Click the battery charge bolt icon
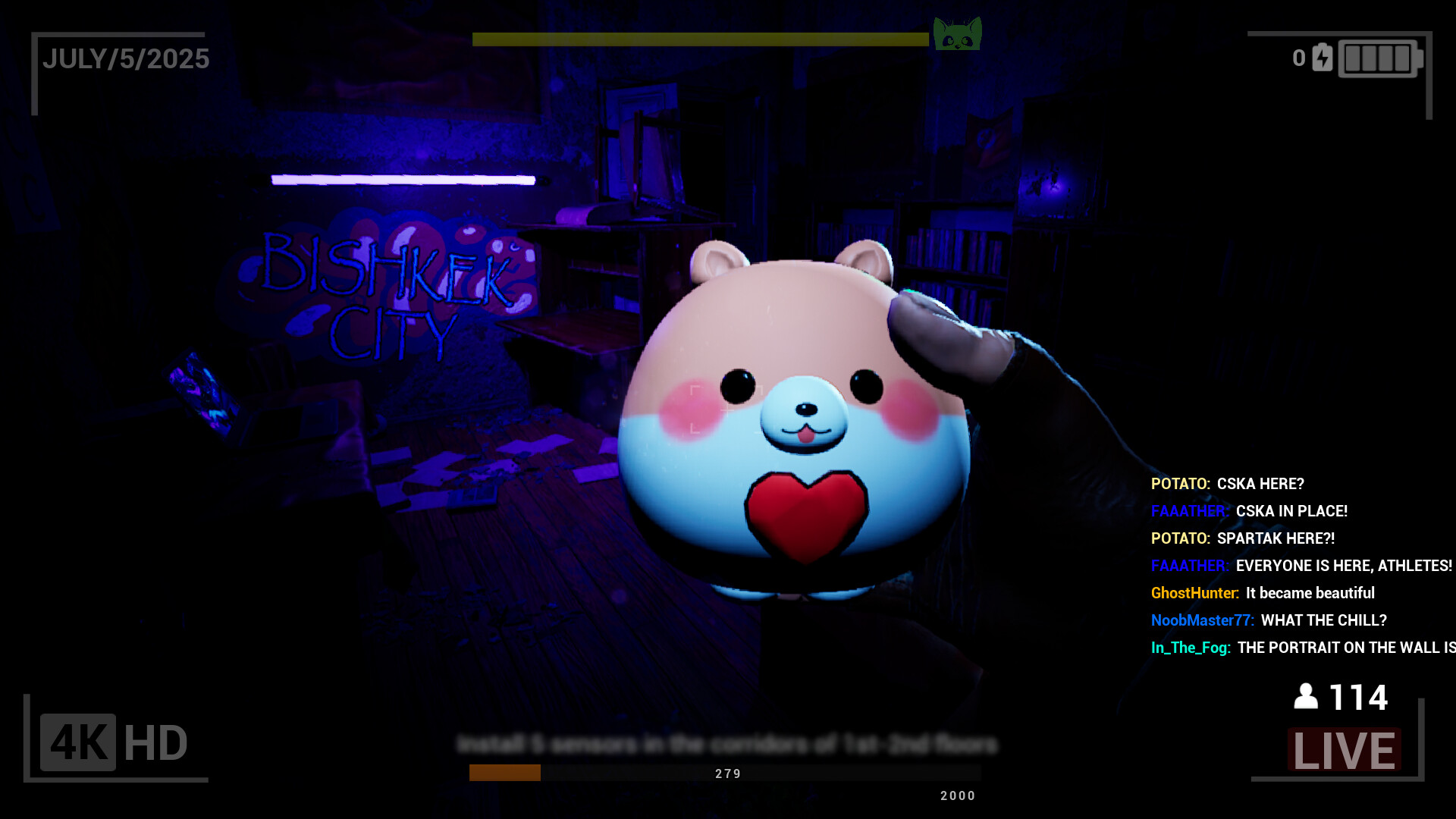 [x=1322, y=58]
